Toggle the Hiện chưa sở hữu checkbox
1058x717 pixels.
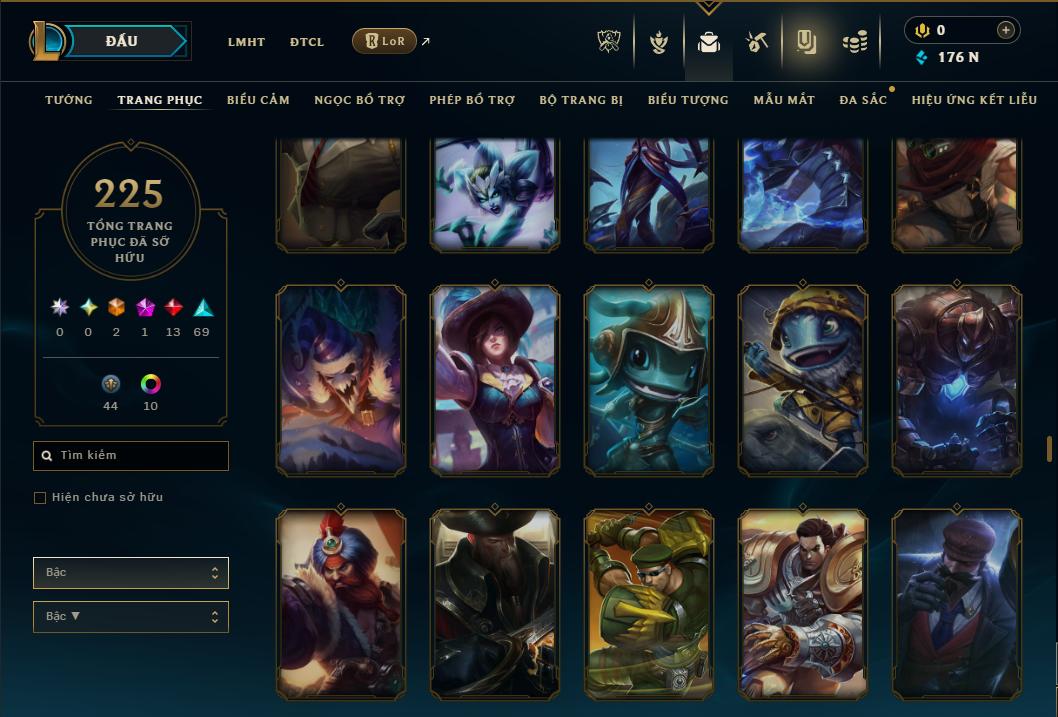[x=40, y=498]
